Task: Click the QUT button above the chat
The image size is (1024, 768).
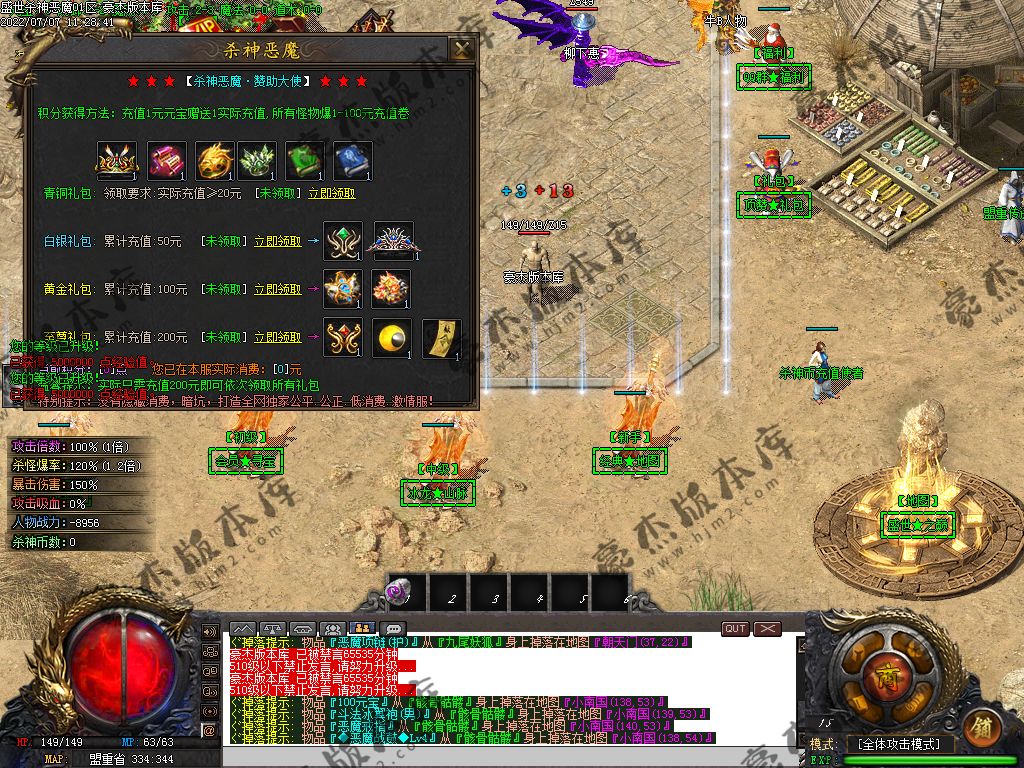Action: [735, 628]
